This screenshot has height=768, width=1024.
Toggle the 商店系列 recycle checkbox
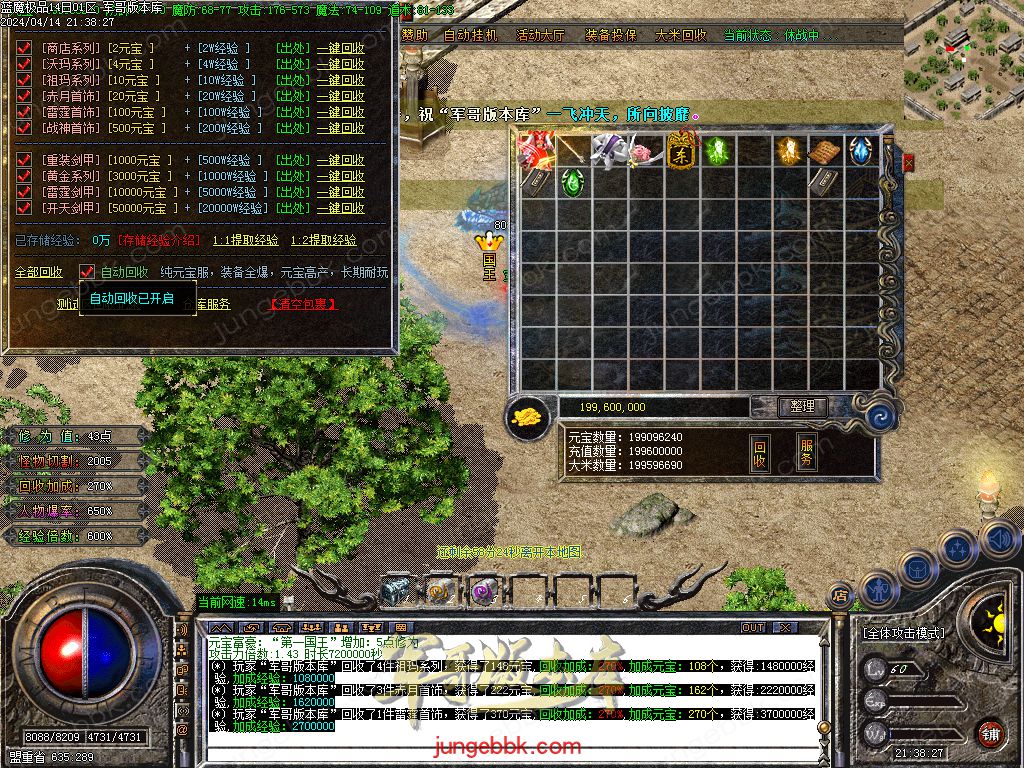(x=24, y=48)
